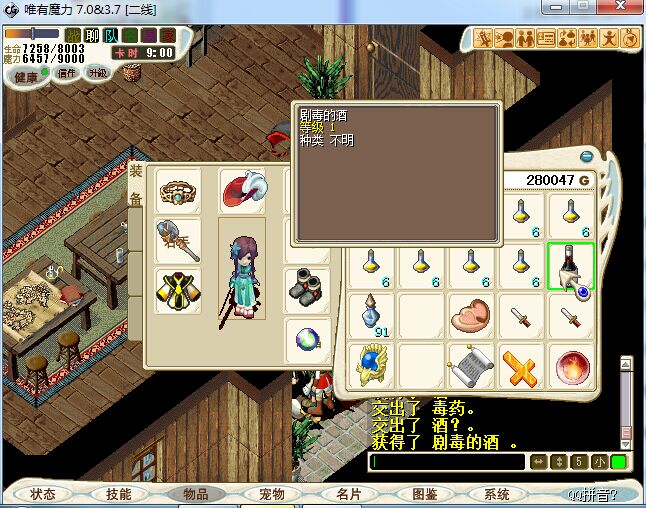Viewport: 646px width, 508px height.
Task: Choose the orange cross item slot
Action: (x=519, y=365)
